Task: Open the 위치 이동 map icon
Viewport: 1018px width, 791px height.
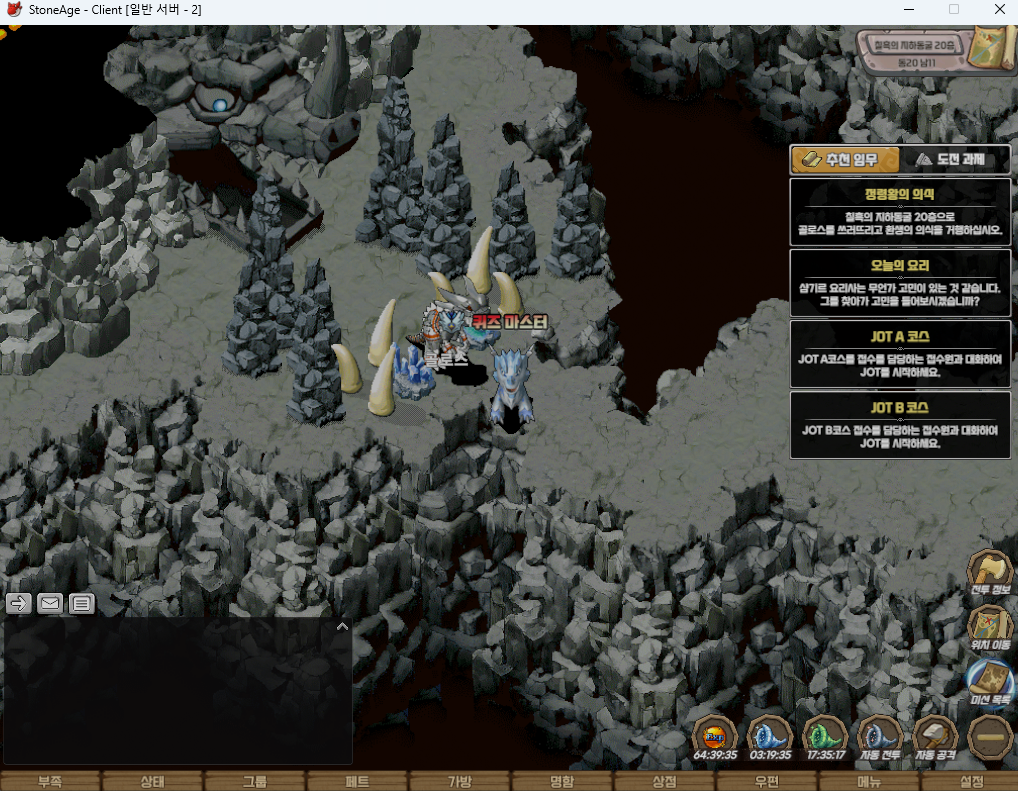Action: (x=990, y=627)
